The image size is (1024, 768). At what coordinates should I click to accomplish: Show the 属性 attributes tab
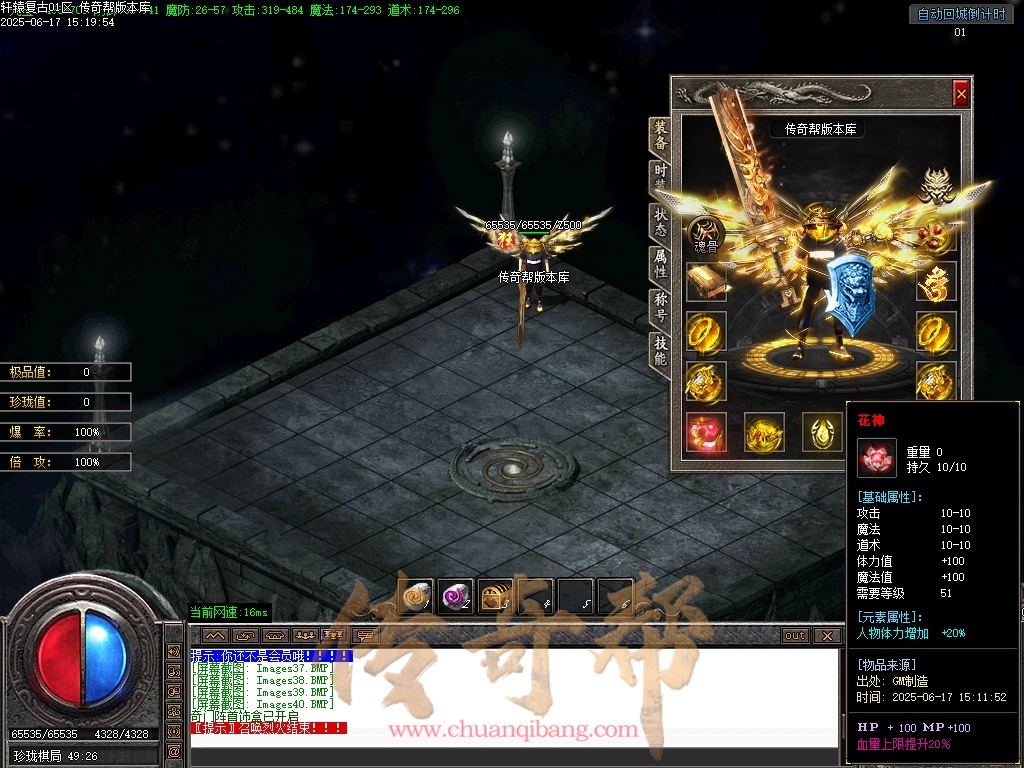pos(660,263)
